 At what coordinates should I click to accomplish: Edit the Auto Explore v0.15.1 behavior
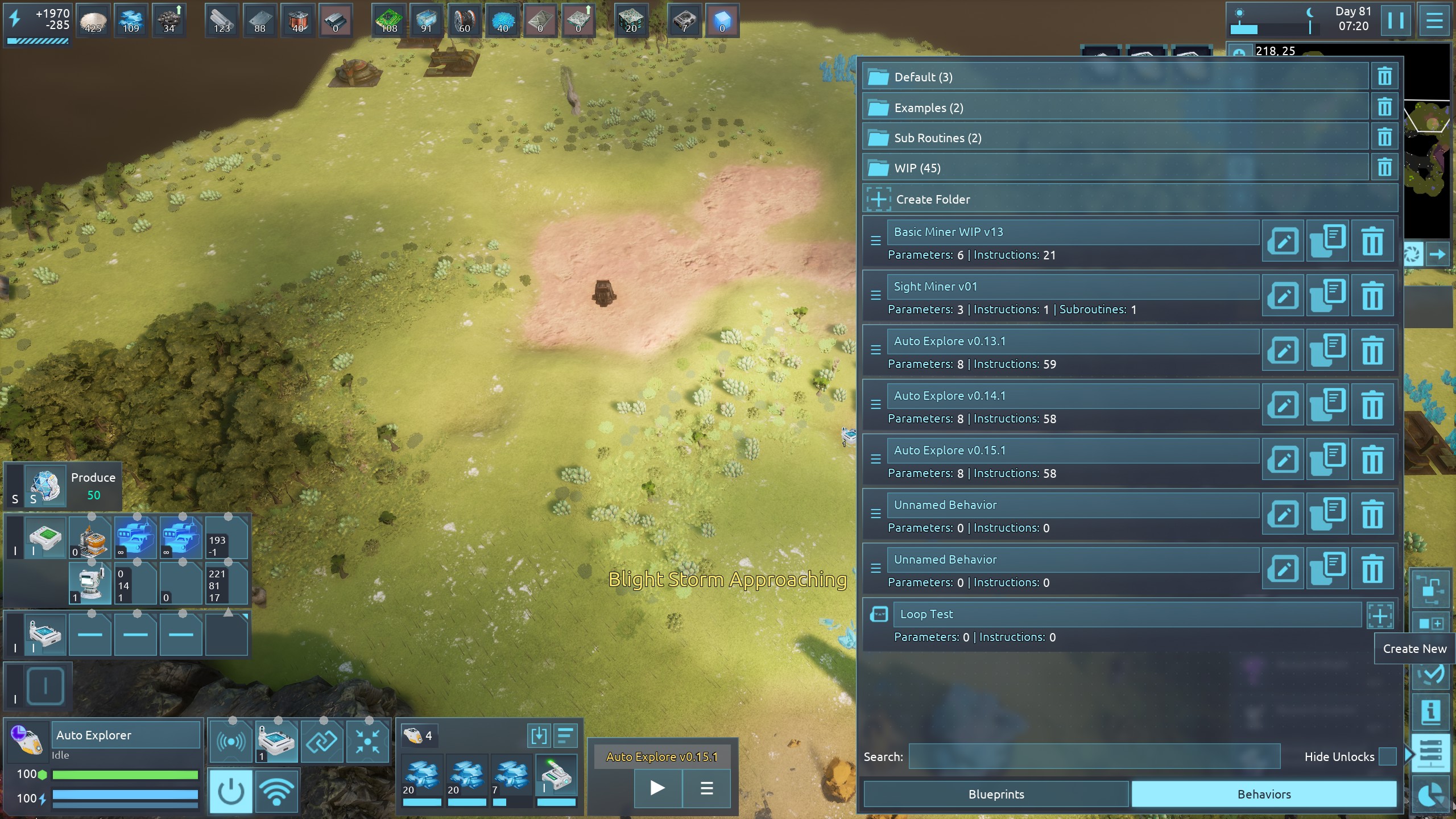coord(1283,460)
